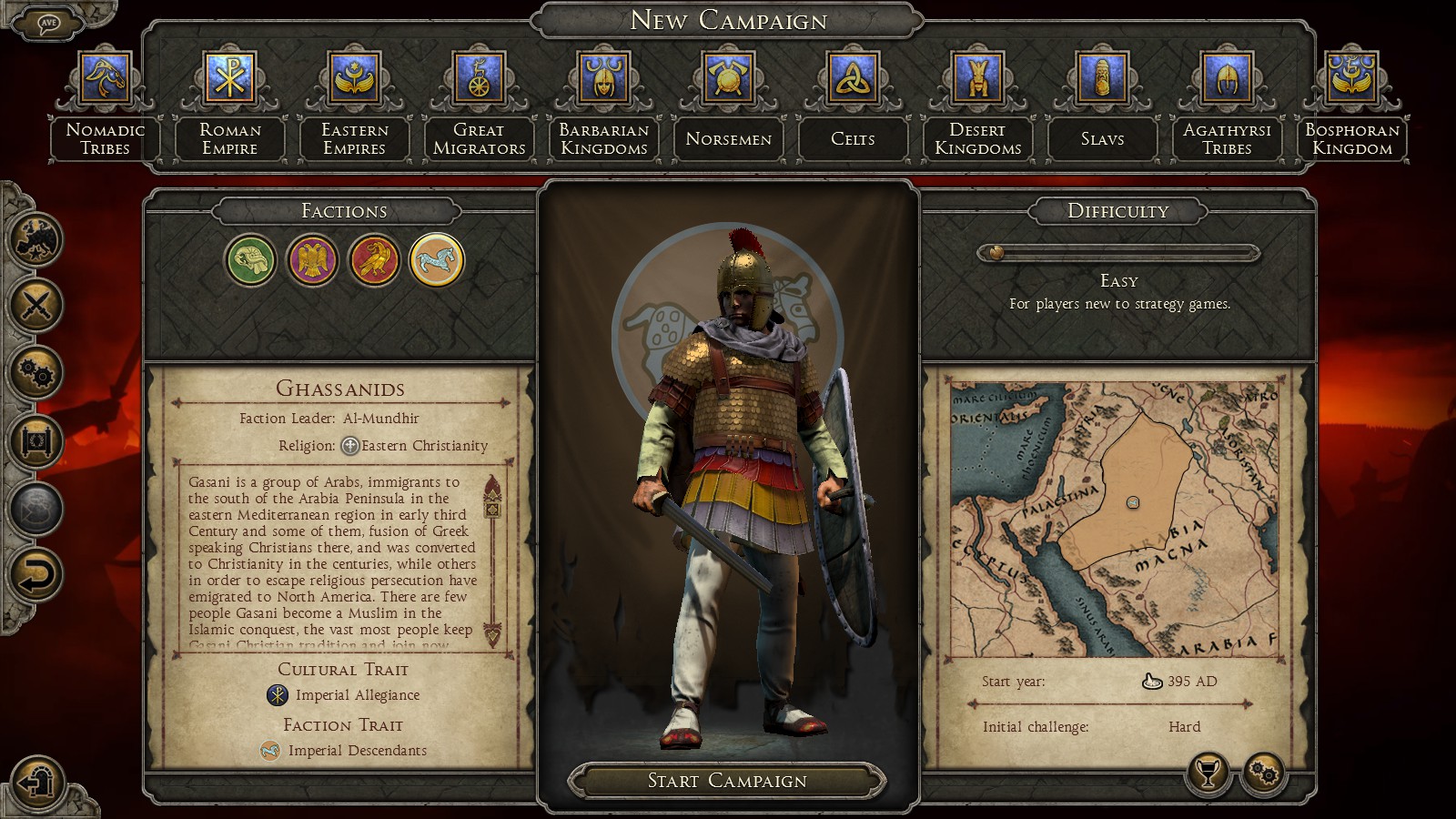This screenshot has width=1456, height=819.
Task: Select the red bird faction emblem
Action: (374, 261)
